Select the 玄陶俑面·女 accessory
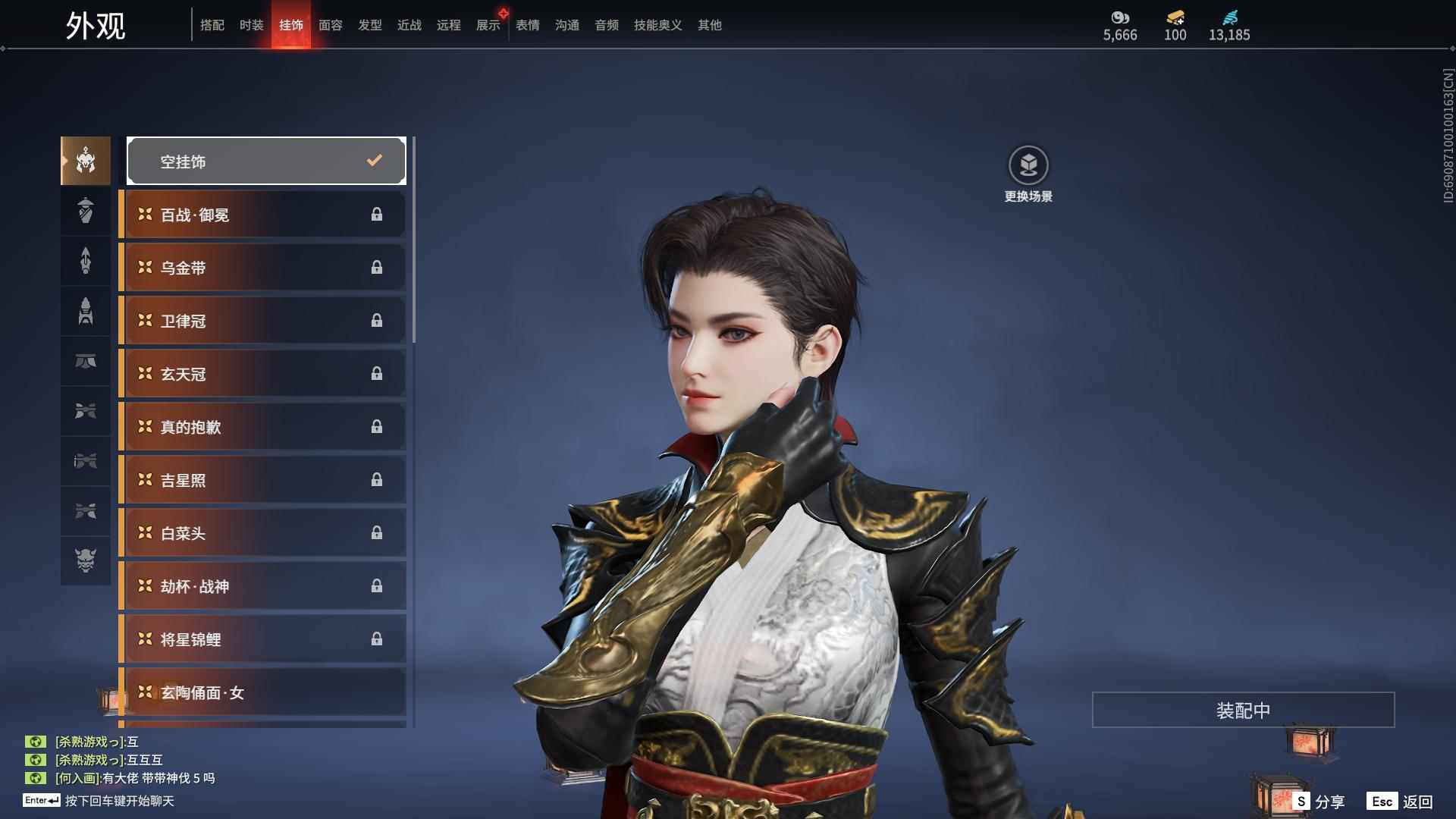Viewport: 1456px width, 819px height. [x=263, y=692]
